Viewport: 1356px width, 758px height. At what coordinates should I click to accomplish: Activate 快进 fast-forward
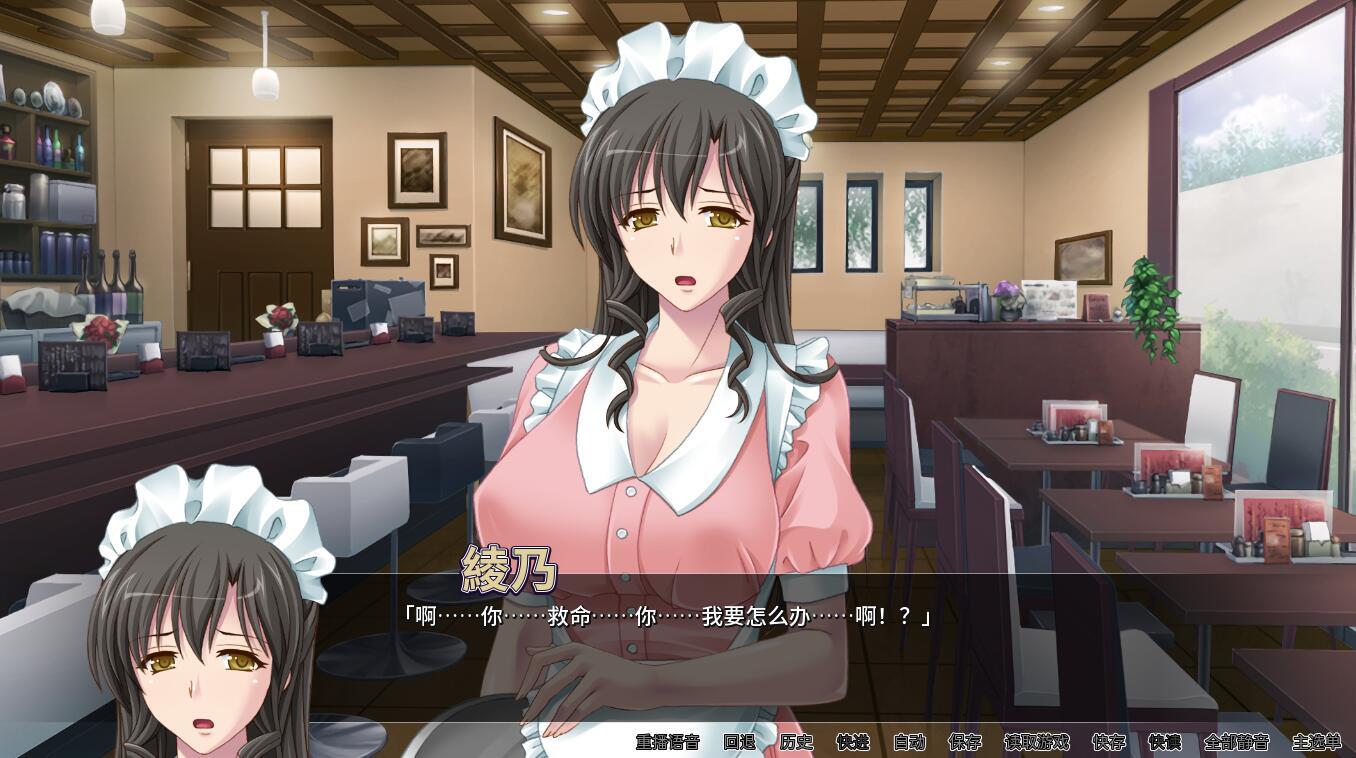tap(853, 742)
